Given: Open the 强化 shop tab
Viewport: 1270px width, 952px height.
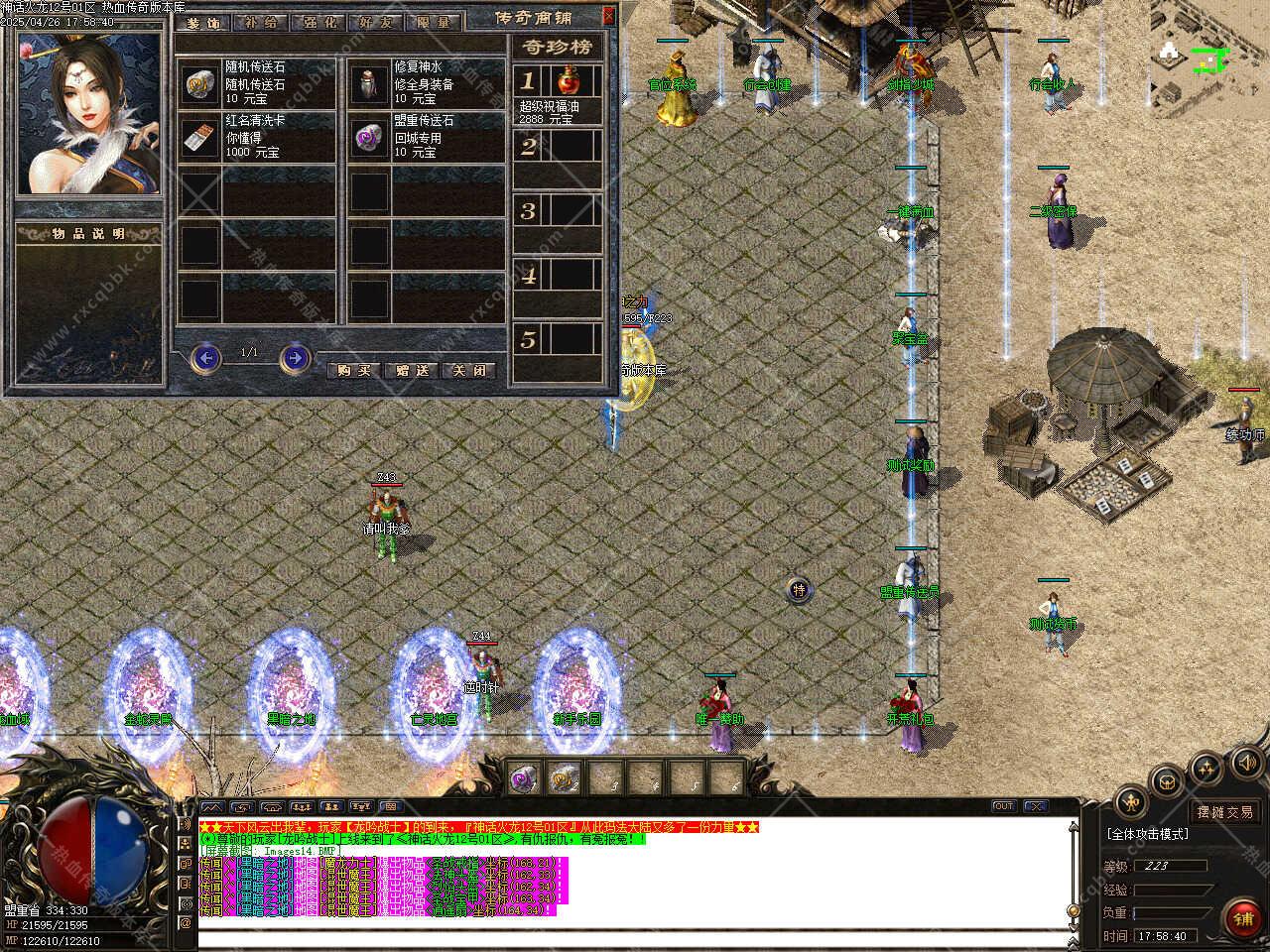Looking at the screenshot, I should point(317,21).
